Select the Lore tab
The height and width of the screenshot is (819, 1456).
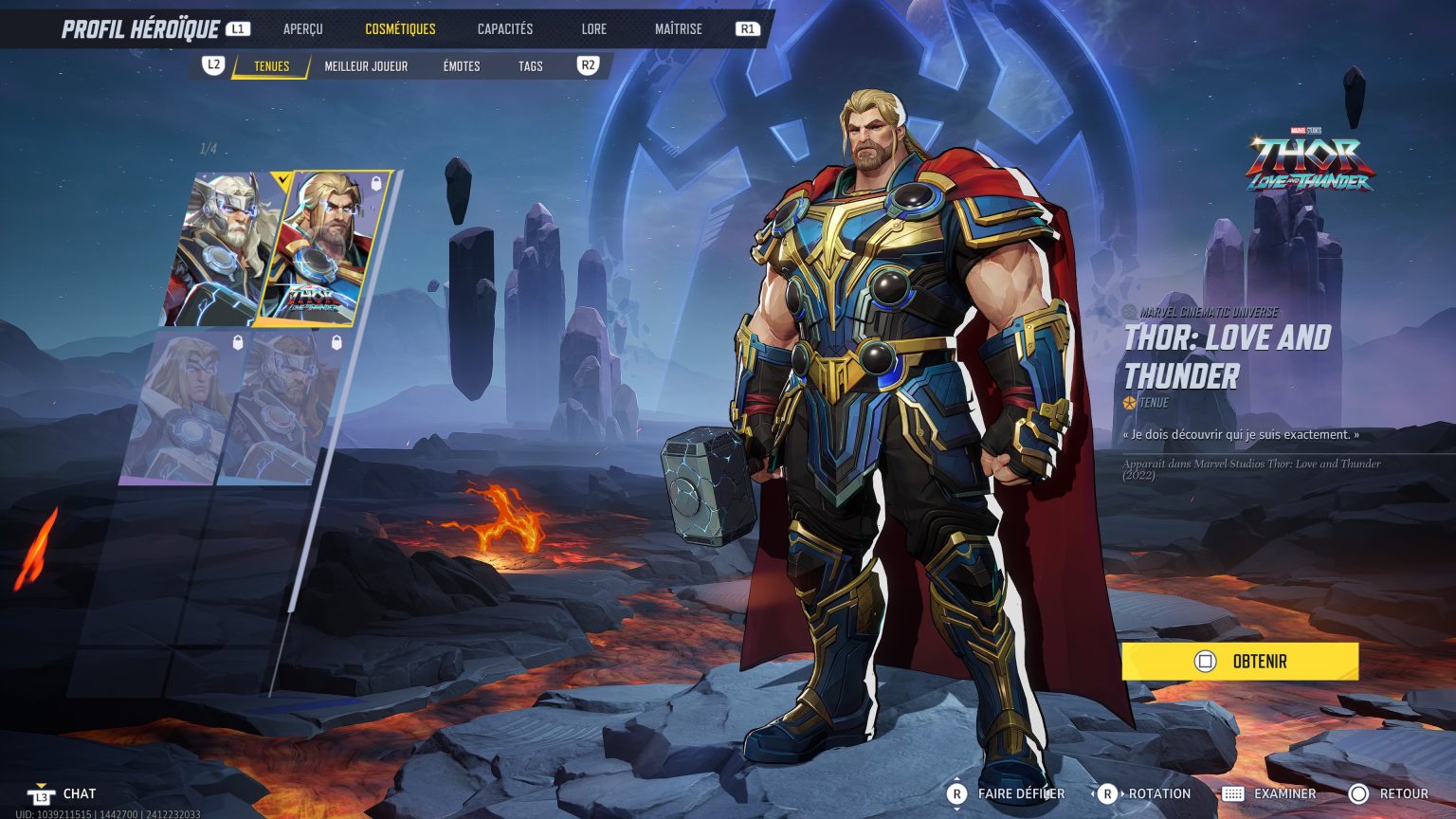pyautogui.click(x=594, y=28)
